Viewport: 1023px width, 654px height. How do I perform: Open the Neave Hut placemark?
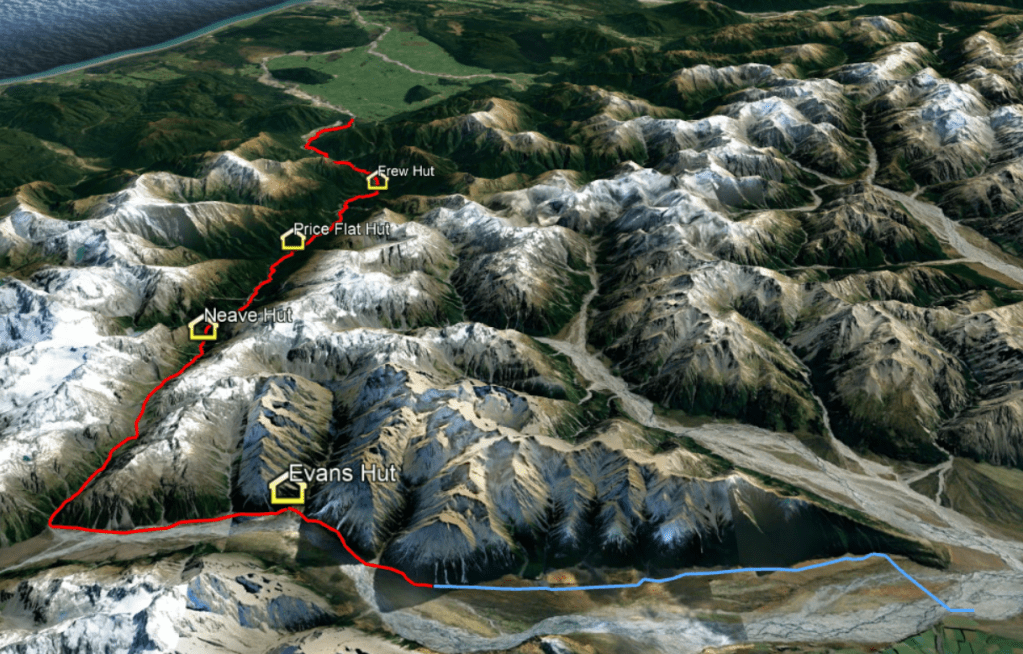coord(203,328)
